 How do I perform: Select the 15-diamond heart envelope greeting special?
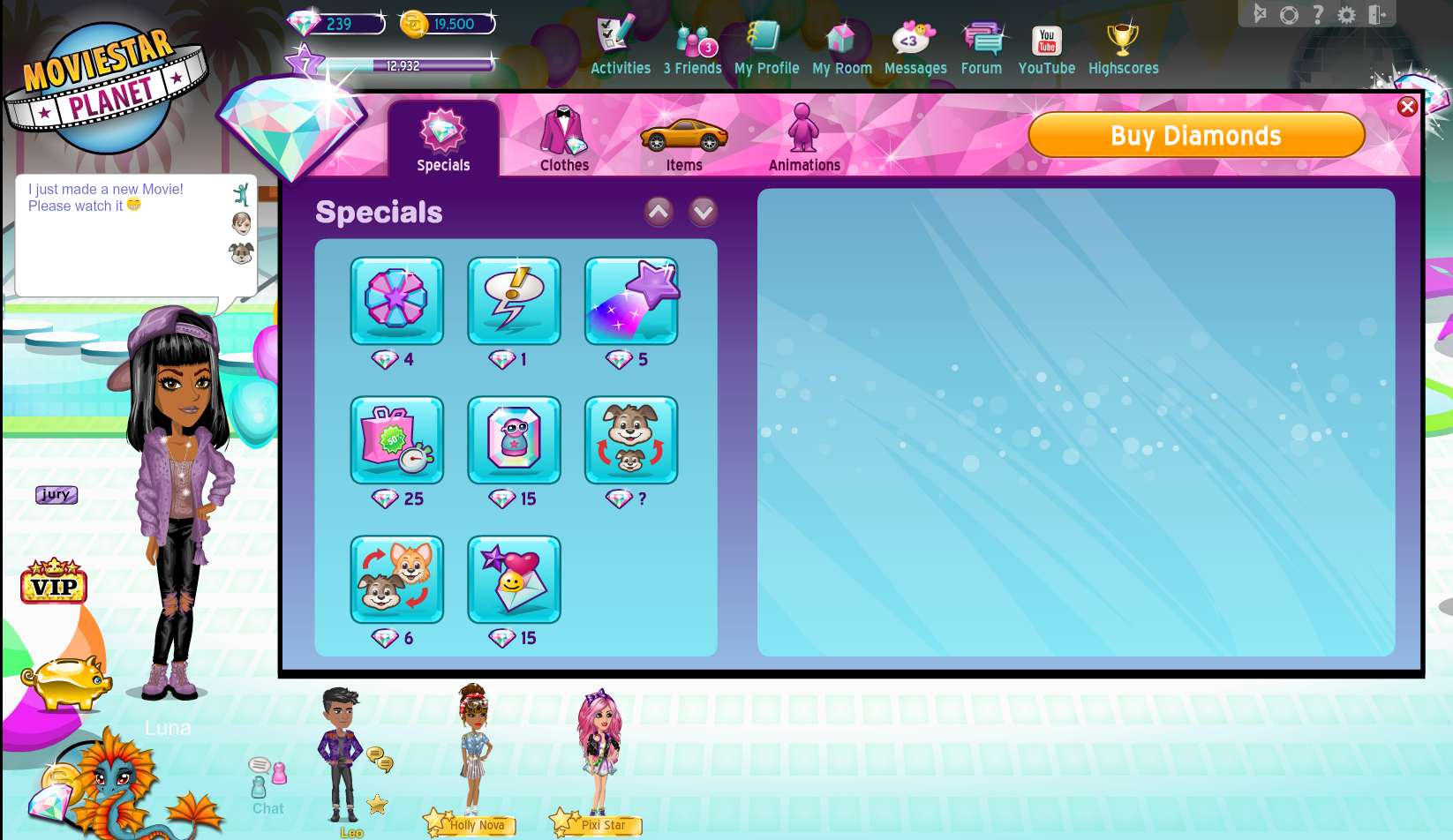[x=514, y=580]
